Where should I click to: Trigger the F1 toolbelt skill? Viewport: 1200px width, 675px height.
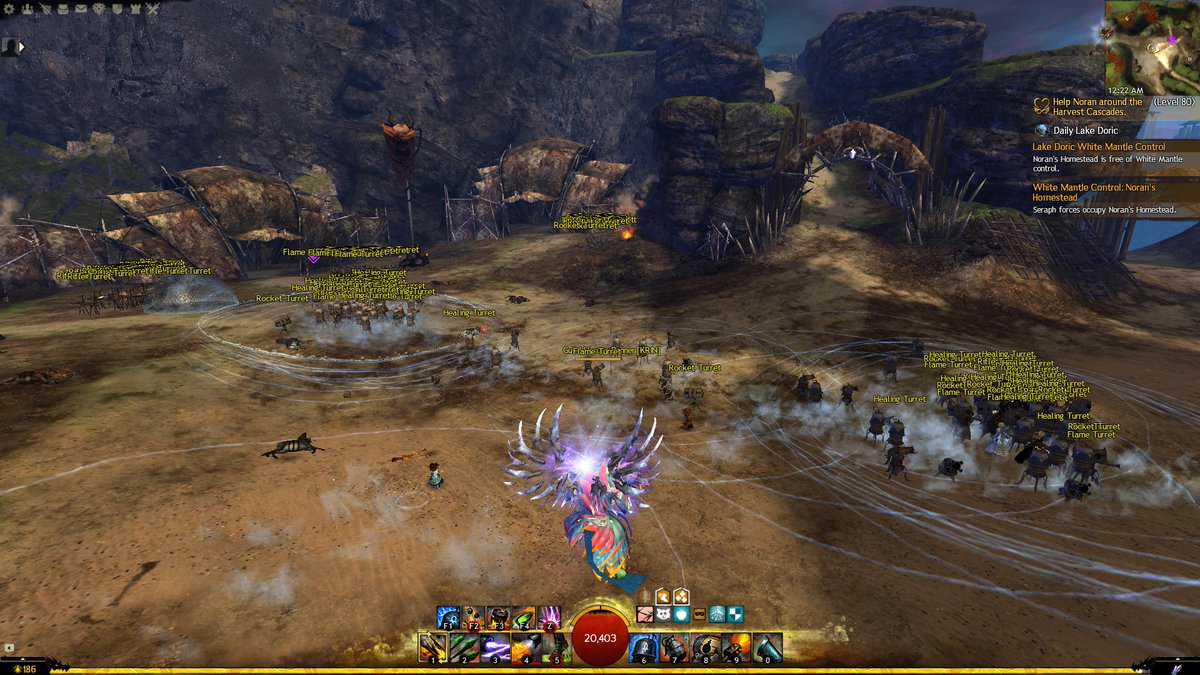[x=447, y=617]
